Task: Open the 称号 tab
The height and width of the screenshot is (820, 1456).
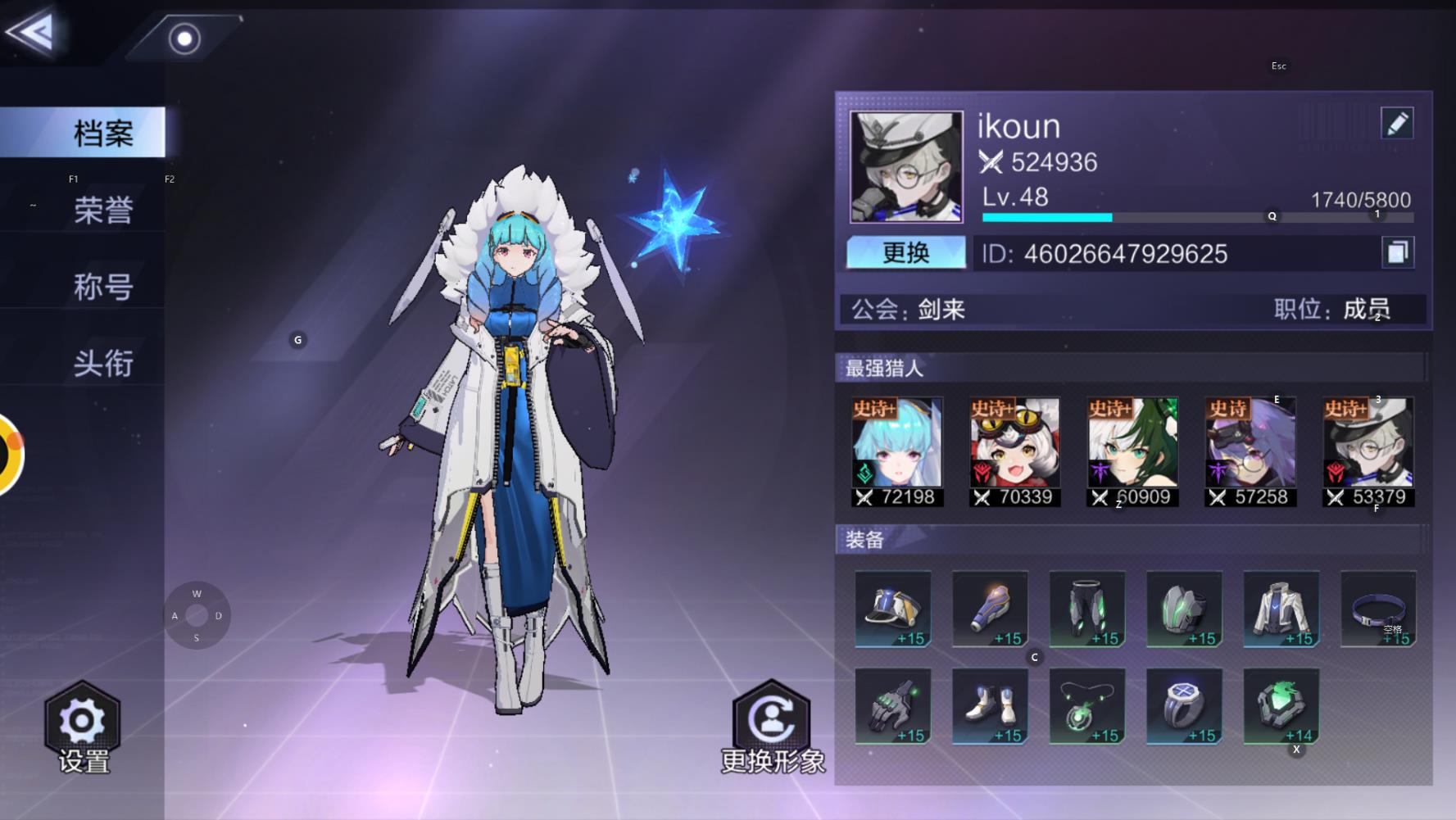Action: 102,287
